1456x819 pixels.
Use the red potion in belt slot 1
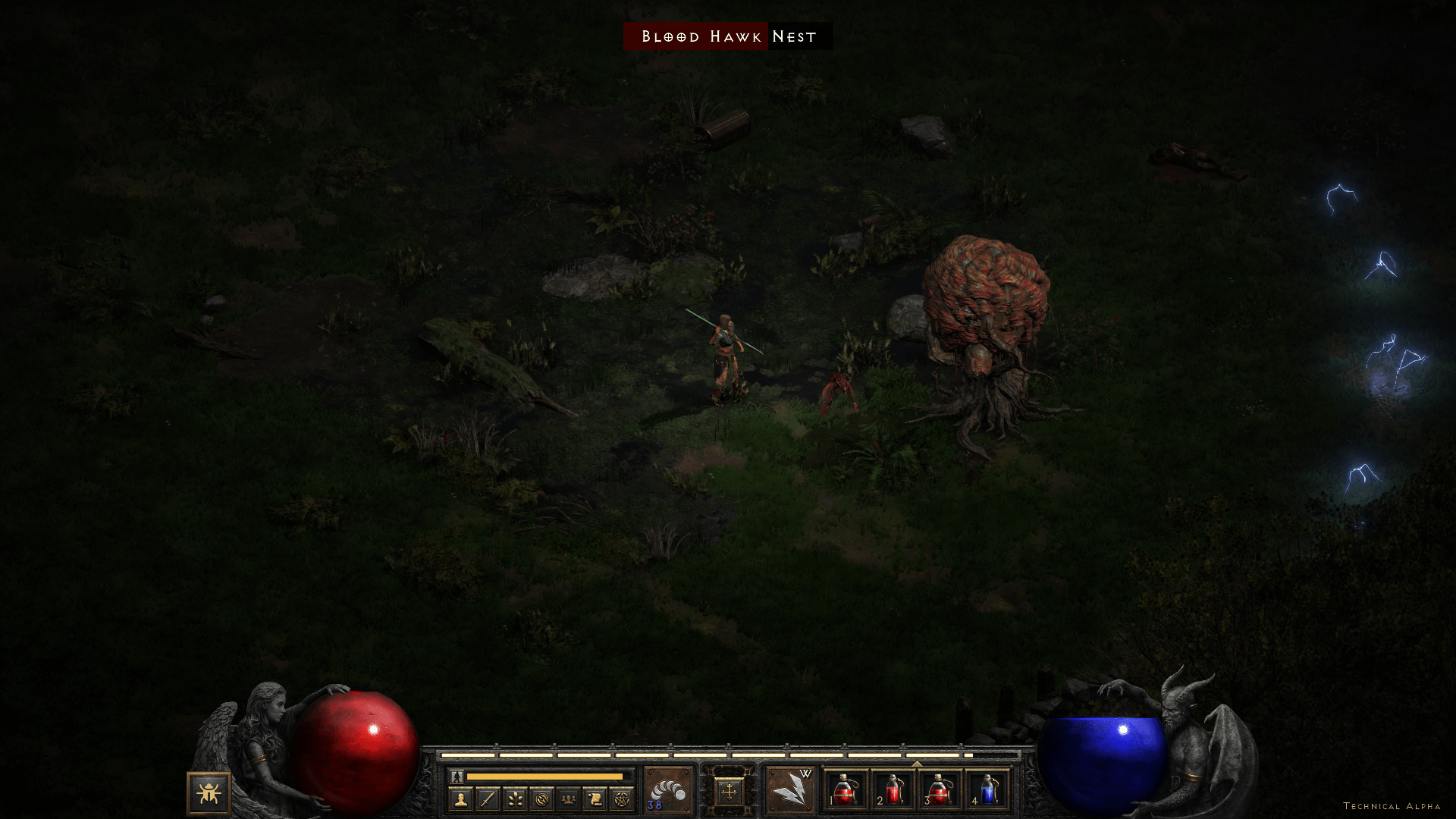coord(846,791)
